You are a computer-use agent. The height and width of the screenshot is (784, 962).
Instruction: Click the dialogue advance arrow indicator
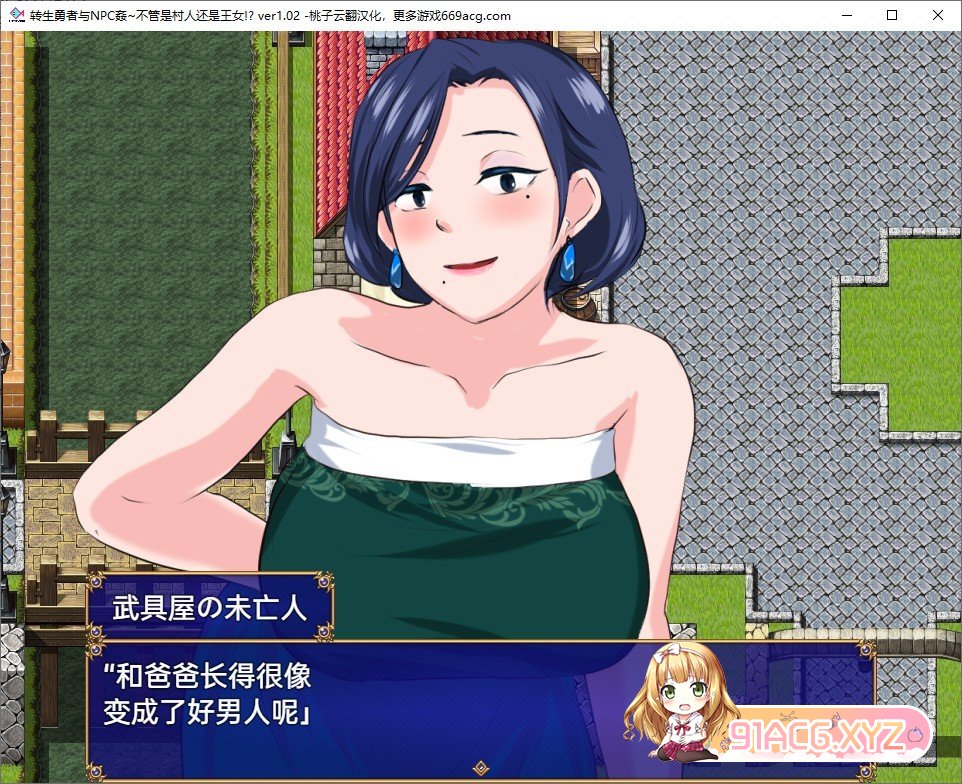[x=481, y=768]
